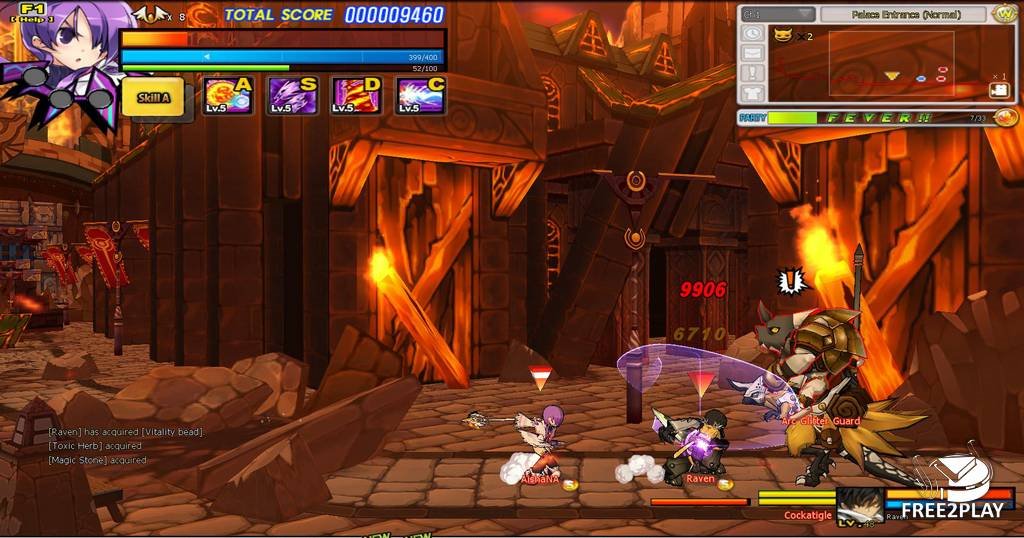Viewport: 1024px width, 538px height.
Task: Click the item acquisition chat log
Action: pyautogui.click(x=125, y=446)
